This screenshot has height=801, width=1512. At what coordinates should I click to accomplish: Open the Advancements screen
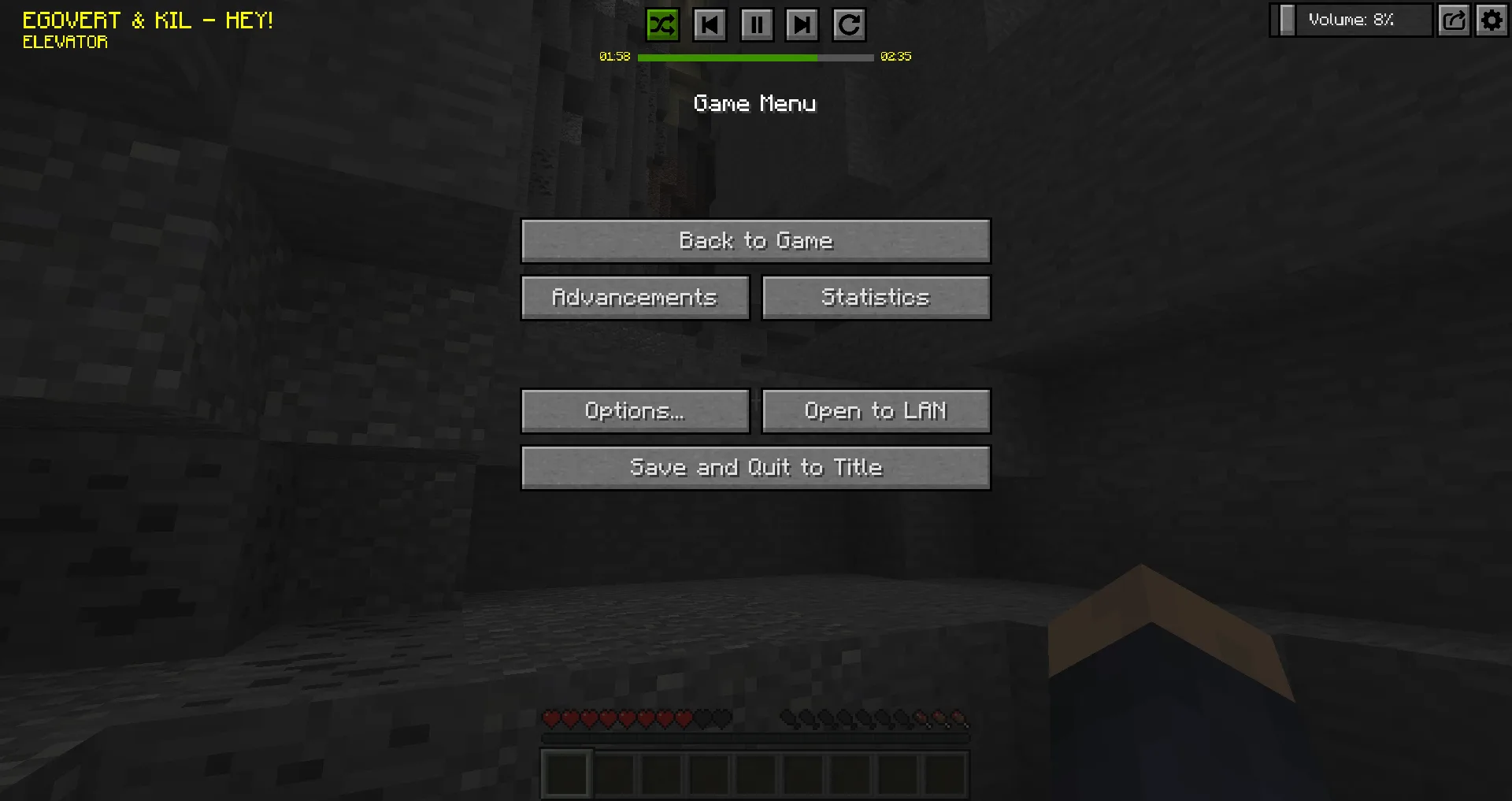[x=635, y=298]
